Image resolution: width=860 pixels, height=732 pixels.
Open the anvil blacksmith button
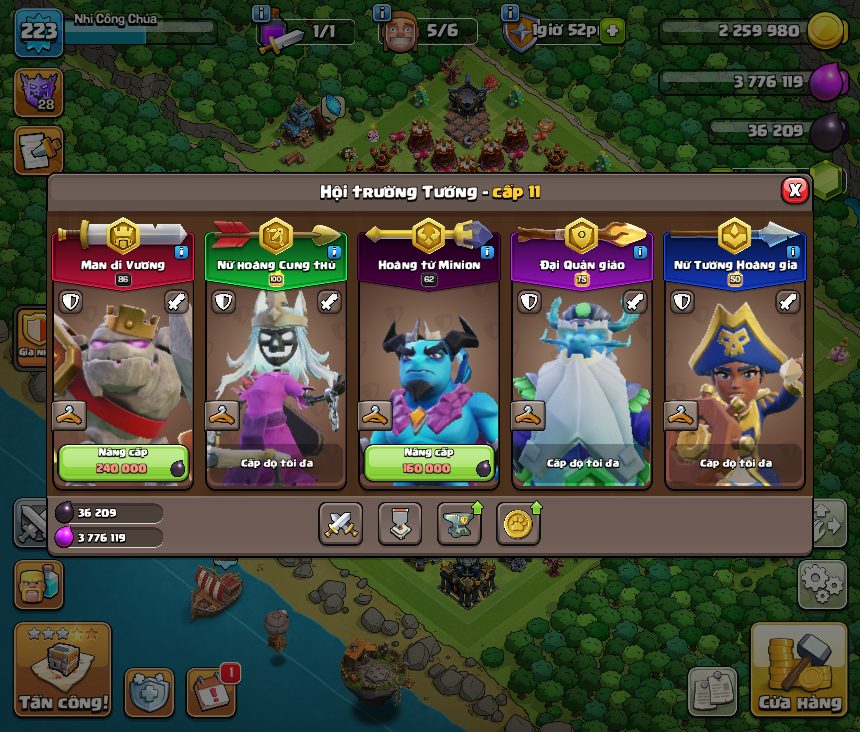459,523
